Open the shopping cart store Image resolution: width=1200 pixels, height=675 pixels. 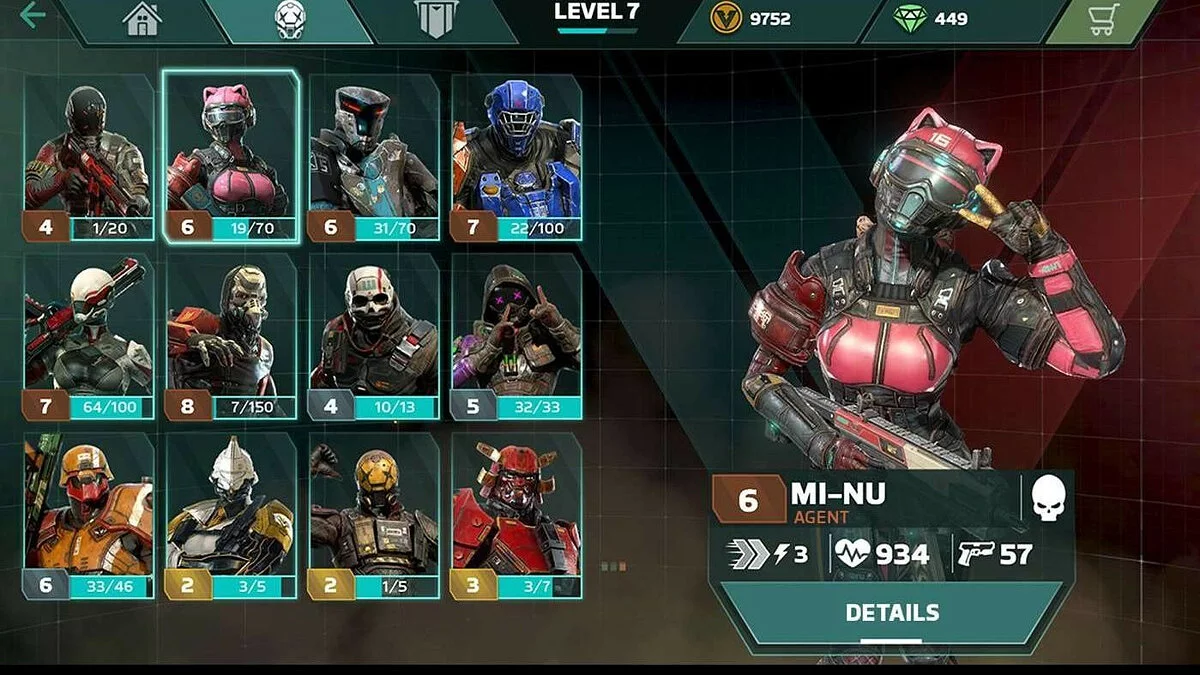click(x=1104, y=20)
